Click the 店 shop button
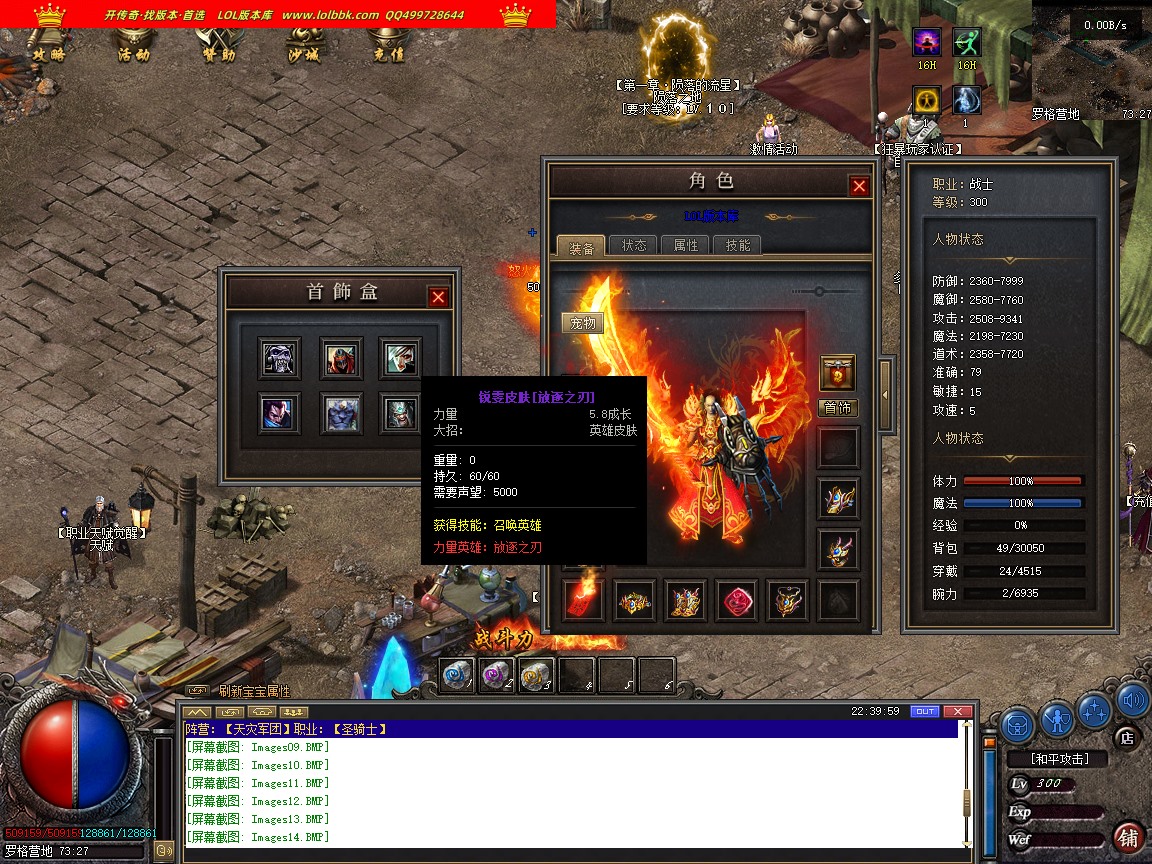The image size is (1152, 864). point(1127,739)
